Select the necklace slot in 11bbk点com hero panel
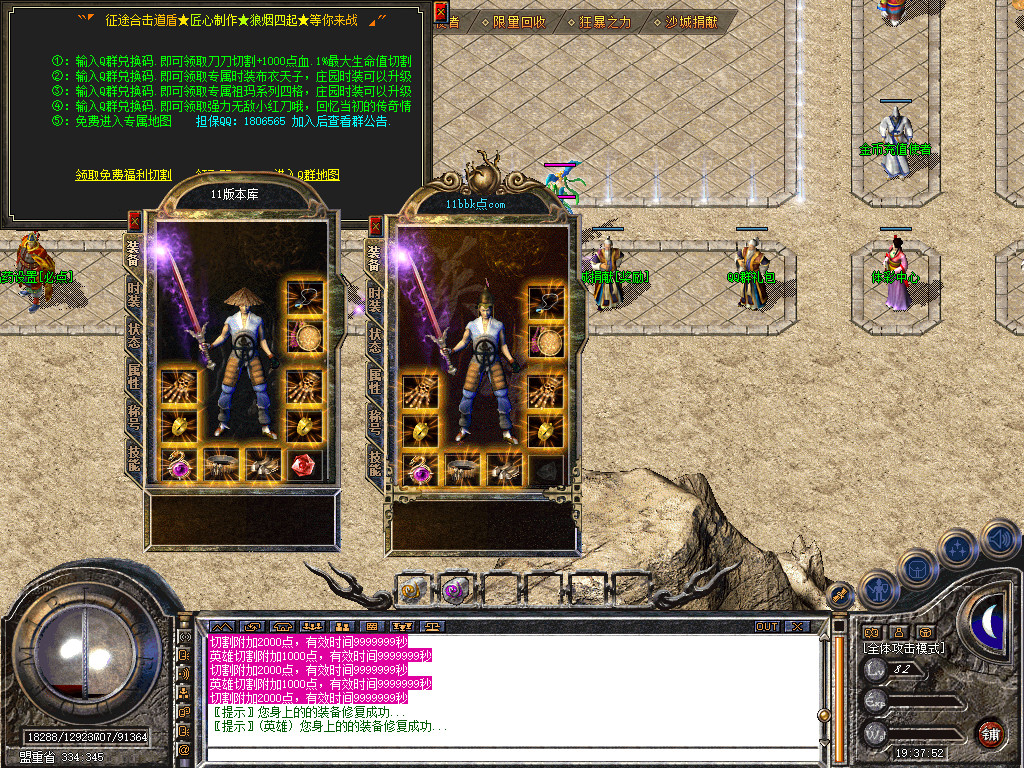This screenshot has width=1024, height=768. [546, 299]
